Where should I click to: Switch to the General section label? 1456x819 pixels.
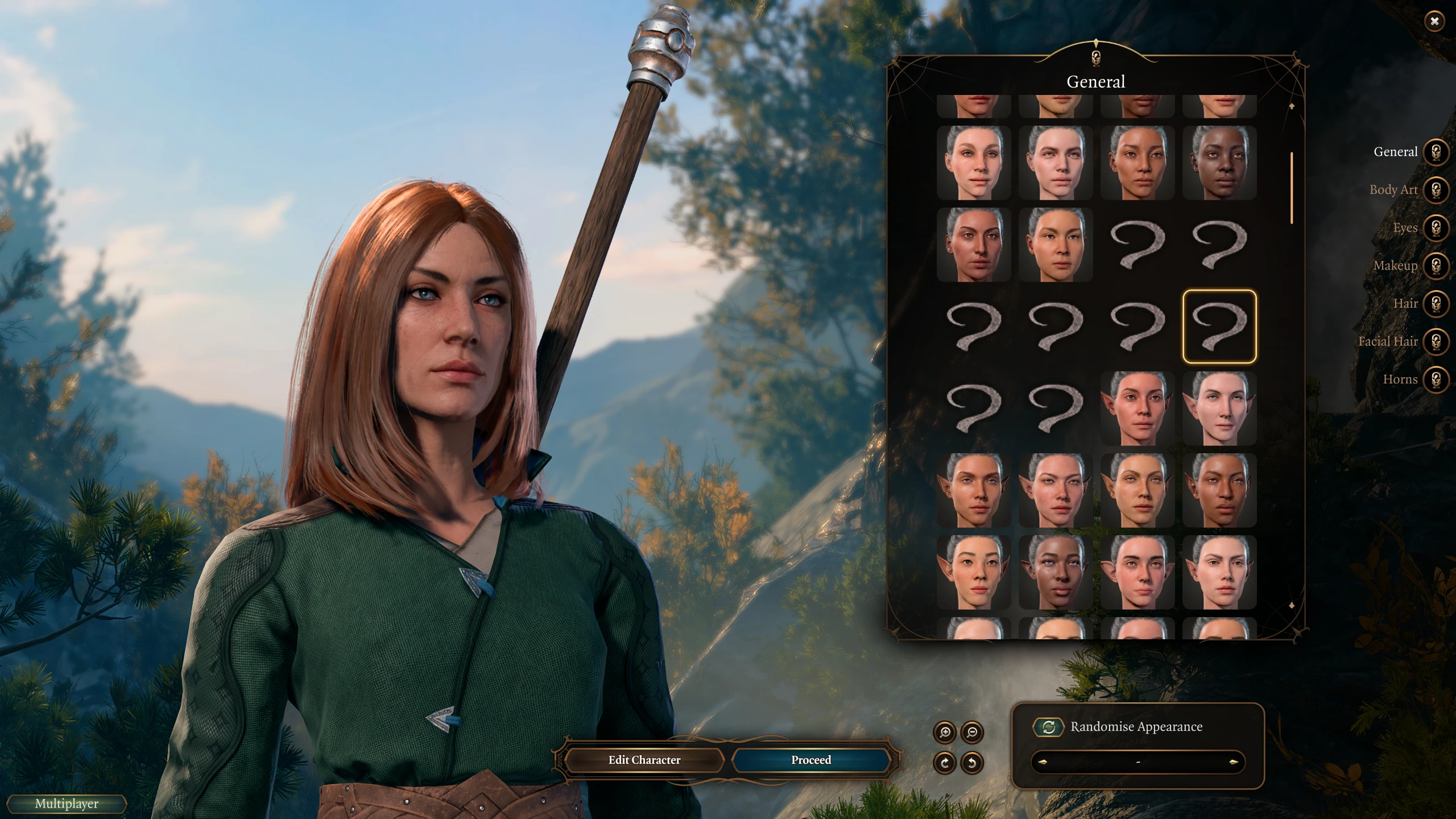click(x=1396, y=152)
